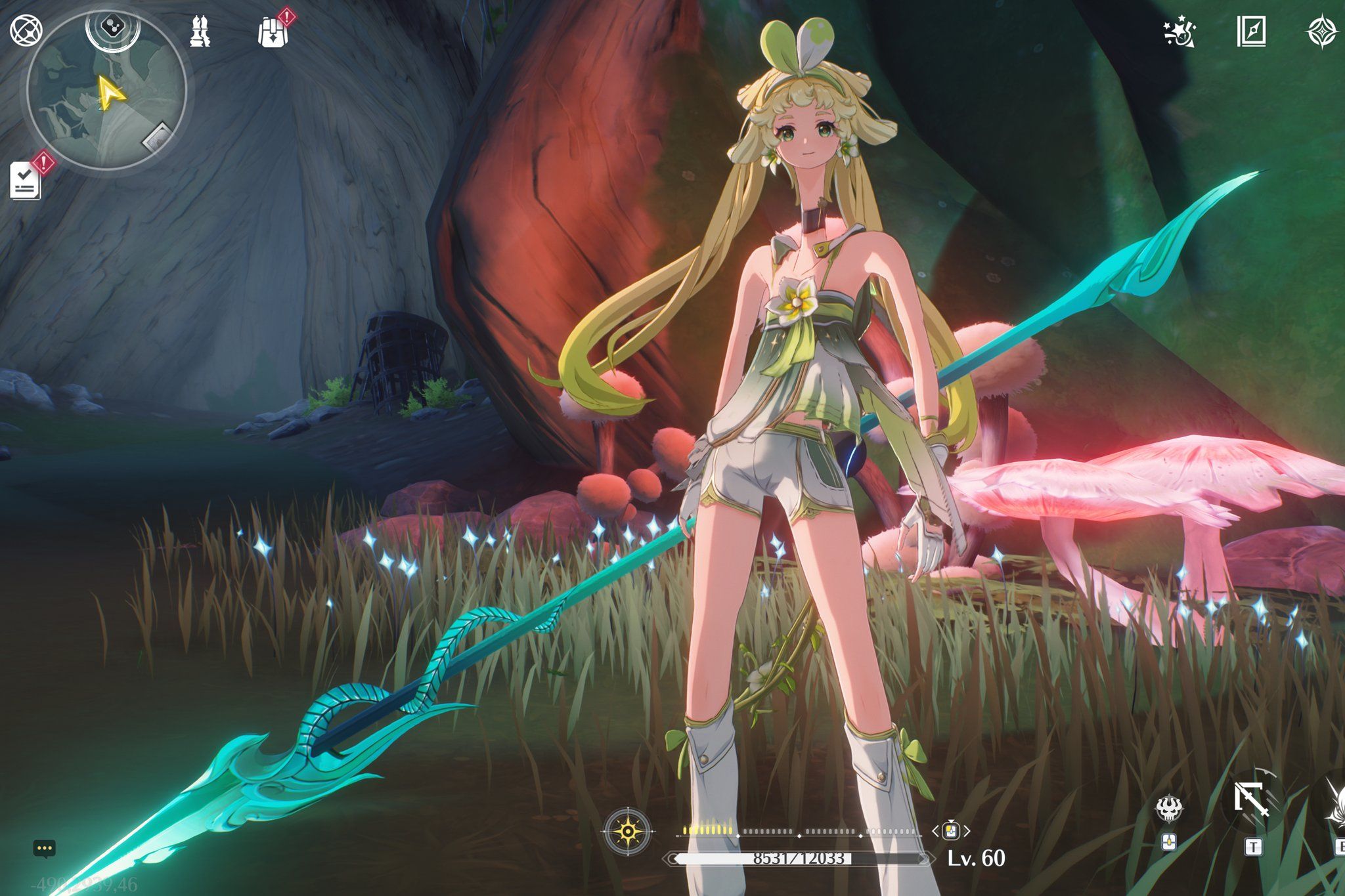The image size is (1345, 896).
Task: Activate the skull echo skill
Action: (x=1169, y=809)
